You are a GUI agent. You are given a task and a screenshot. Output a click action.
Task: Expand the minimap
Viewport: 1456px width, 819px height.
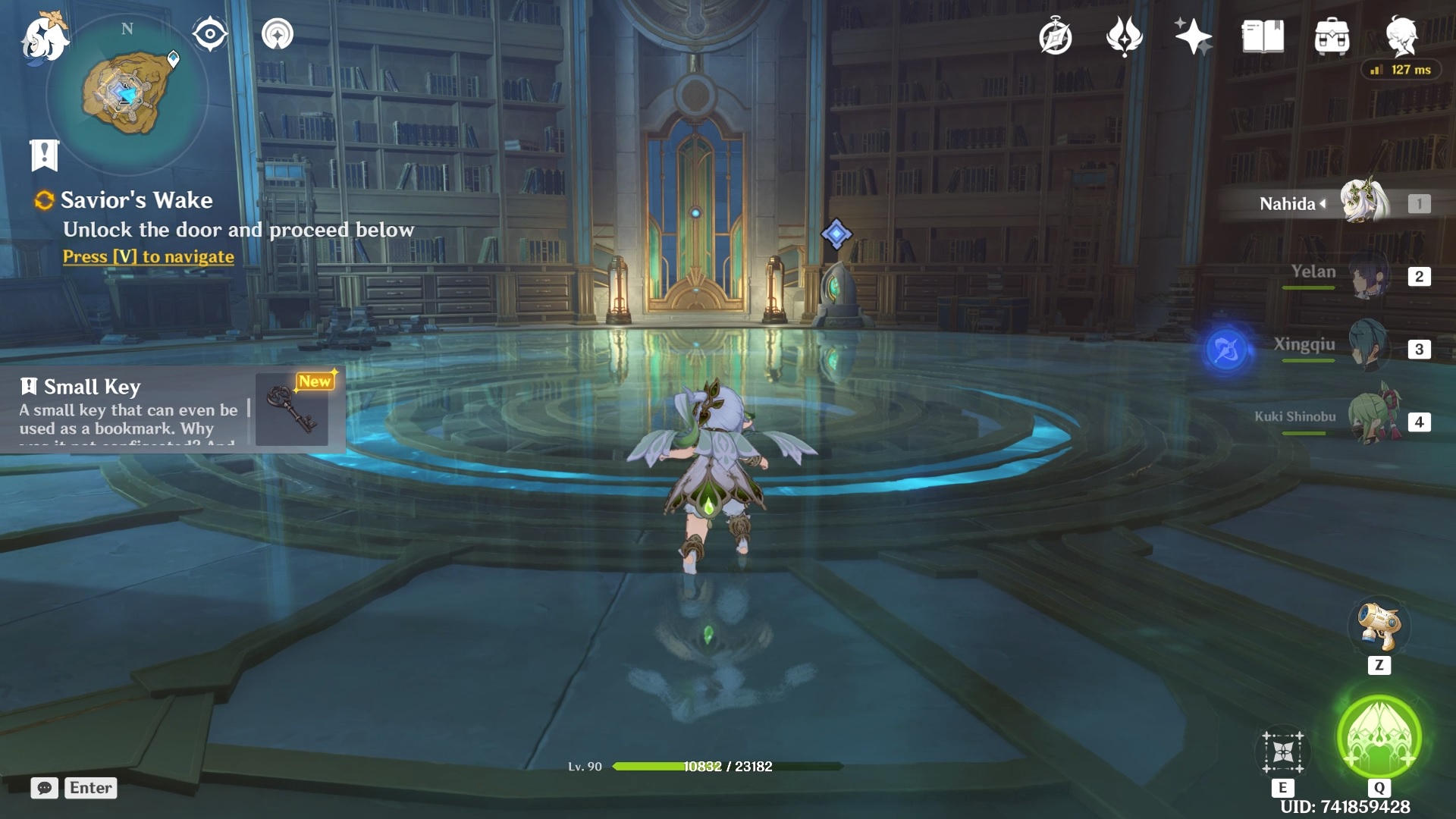point(127,93)
